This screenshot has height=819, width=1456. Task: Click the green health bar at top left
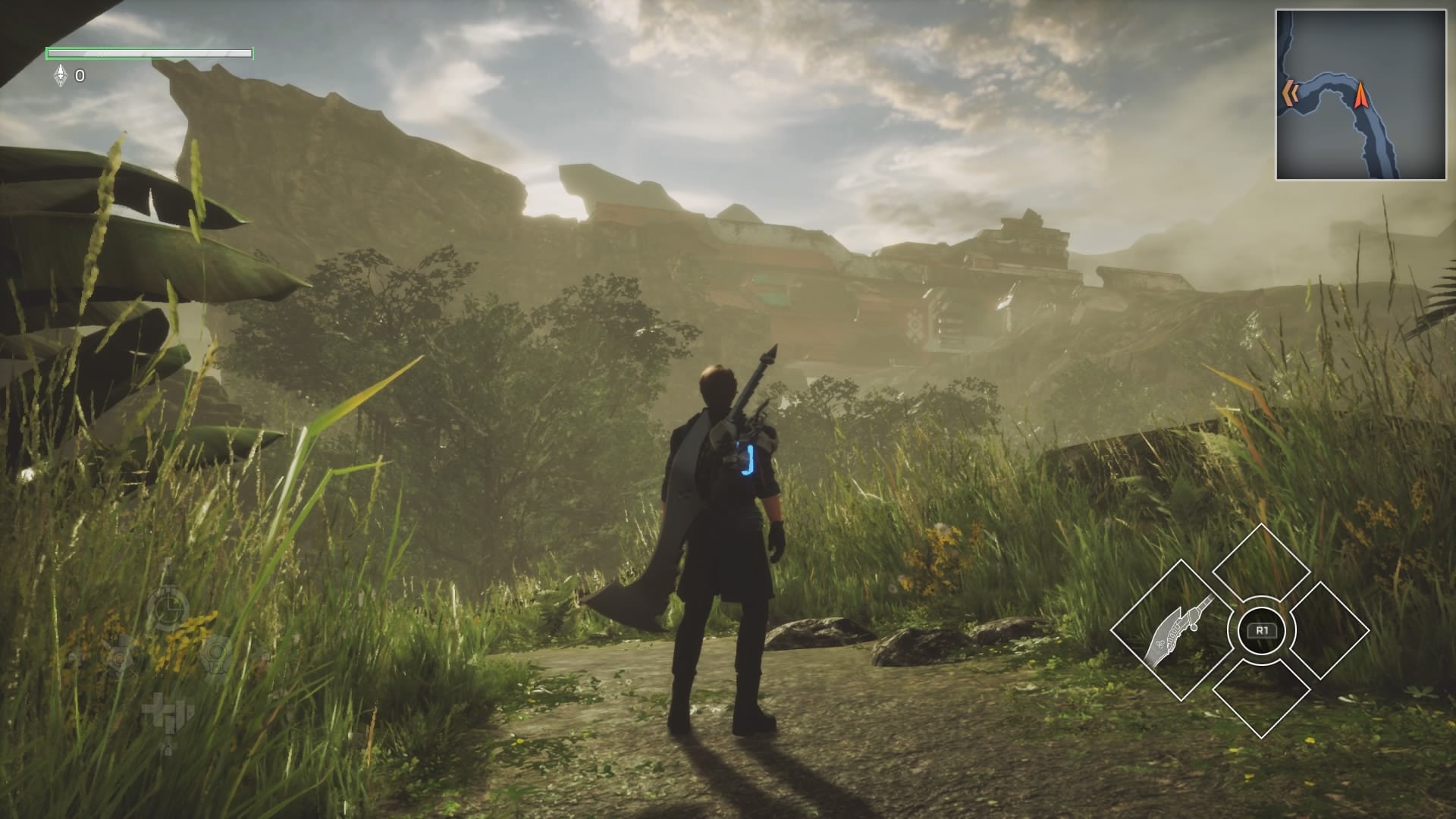coord(148,55)
